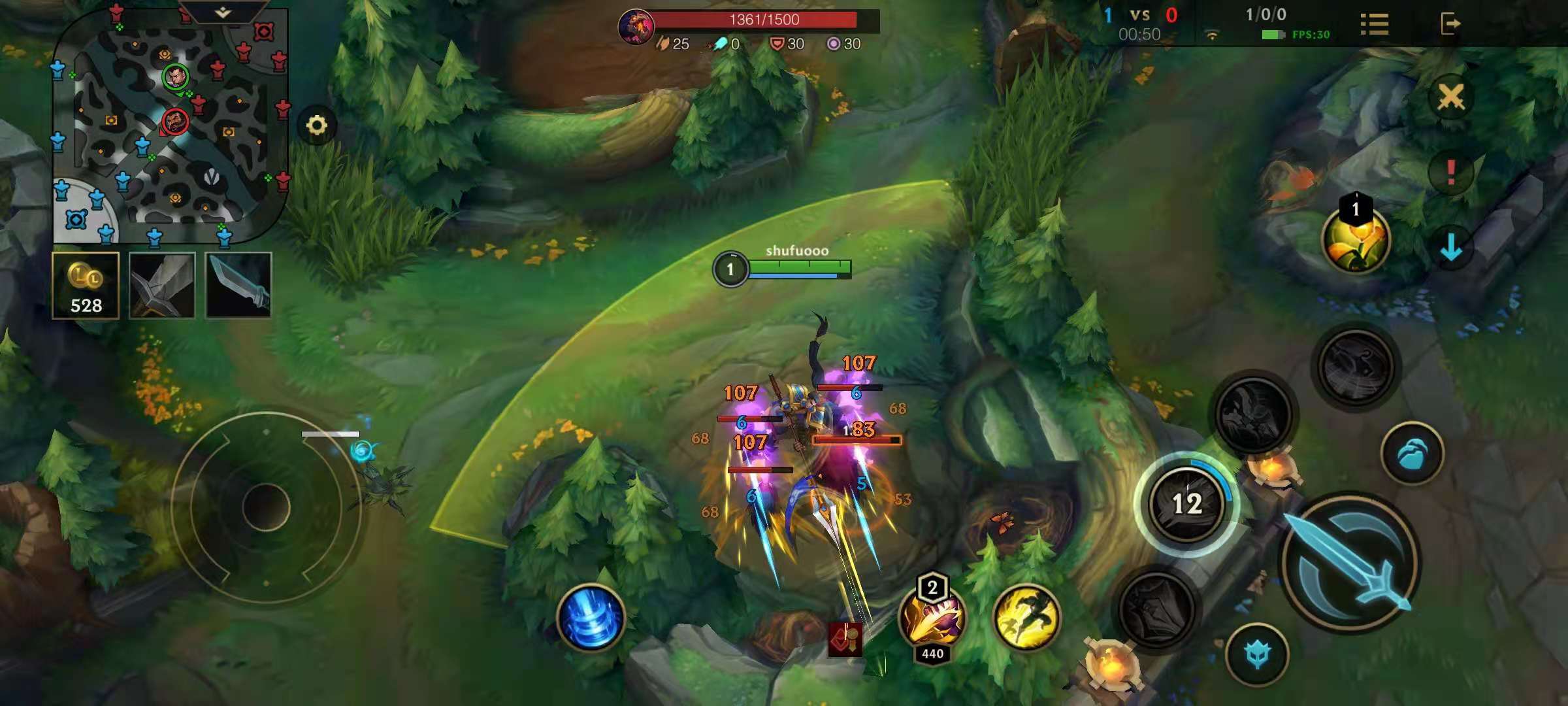Send a danger ping with the red exclamation

click(x=1450, y=172)
